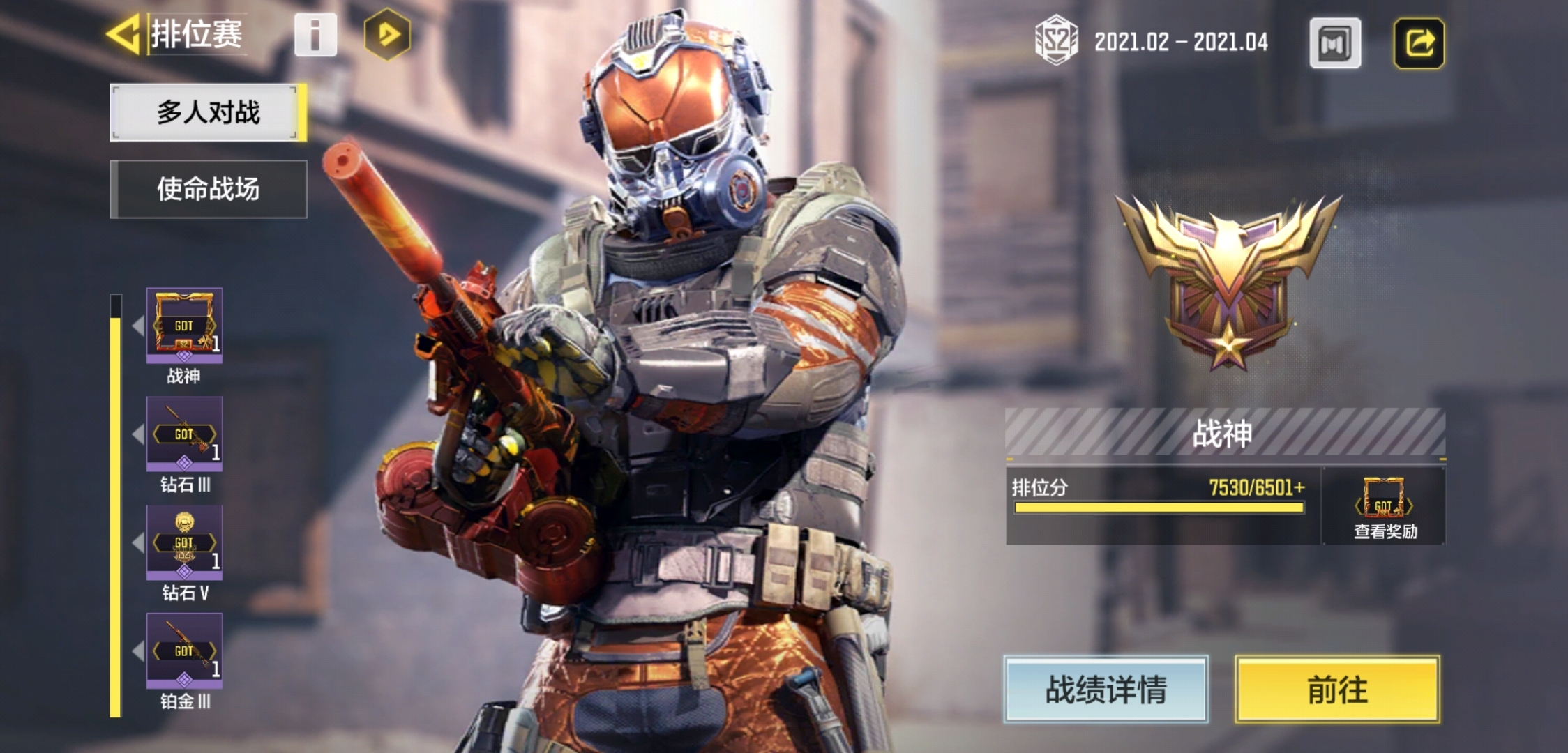Share the ranked page via share icon

1419,43
